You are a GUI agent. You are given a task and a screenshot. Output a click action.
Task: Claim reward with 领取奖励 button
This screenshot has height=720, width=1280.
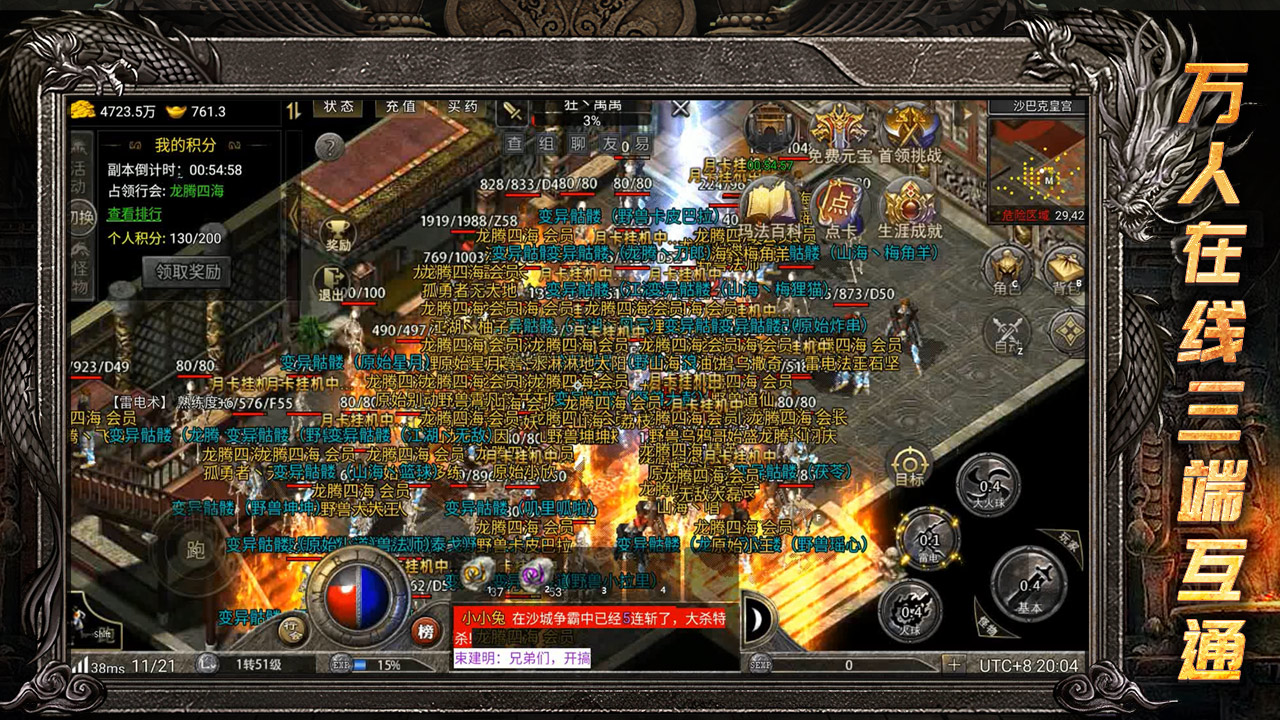(x=187, y=271)
